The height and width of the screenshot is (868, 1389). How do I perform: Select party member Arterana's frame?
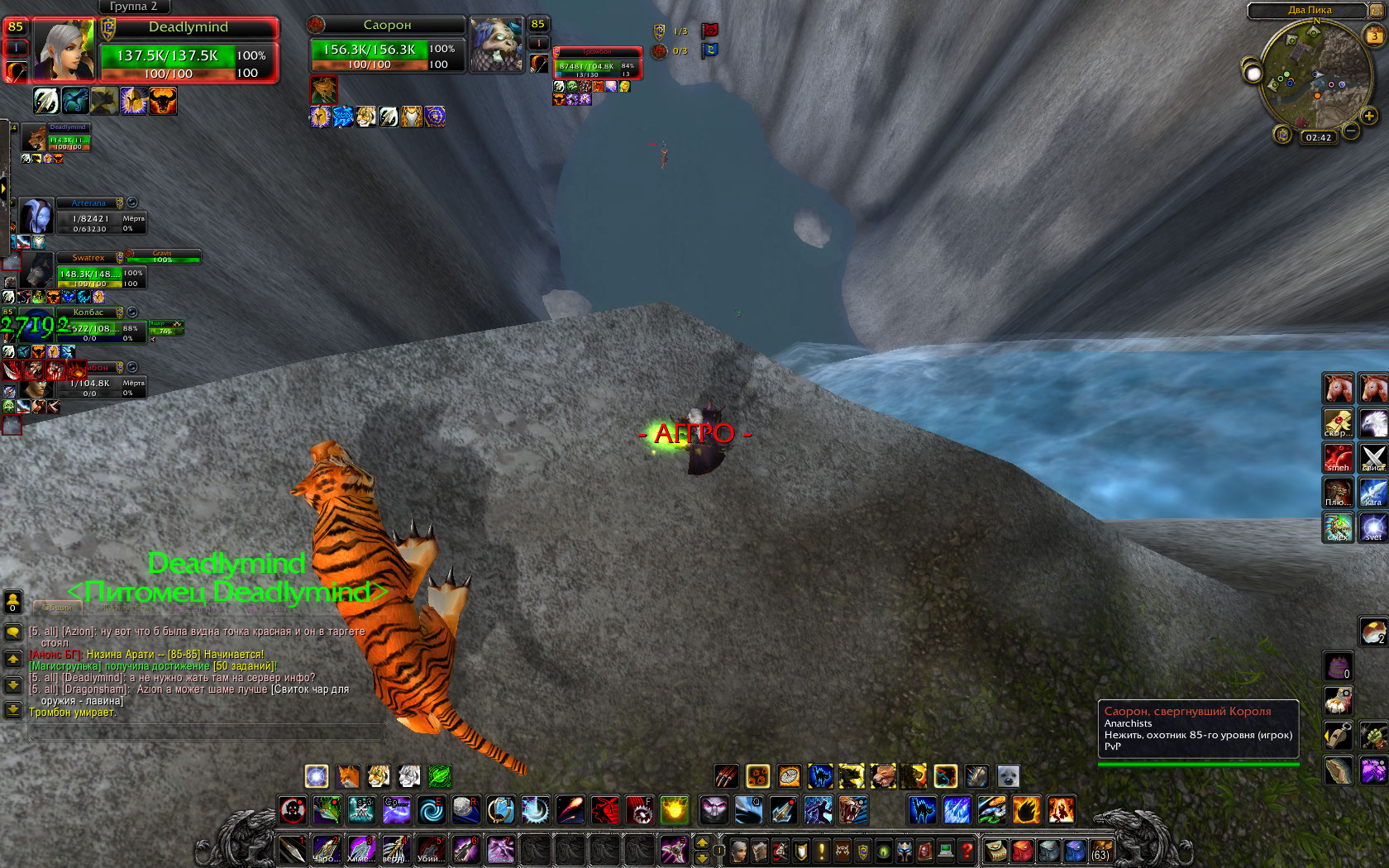[x=39, y=218]
